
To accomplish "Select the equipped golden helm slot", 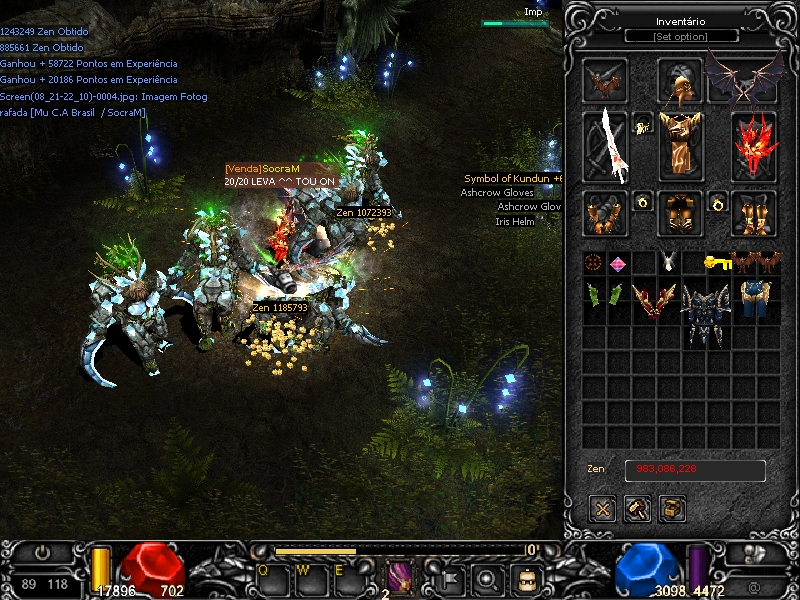I will (x=680, y=81).
